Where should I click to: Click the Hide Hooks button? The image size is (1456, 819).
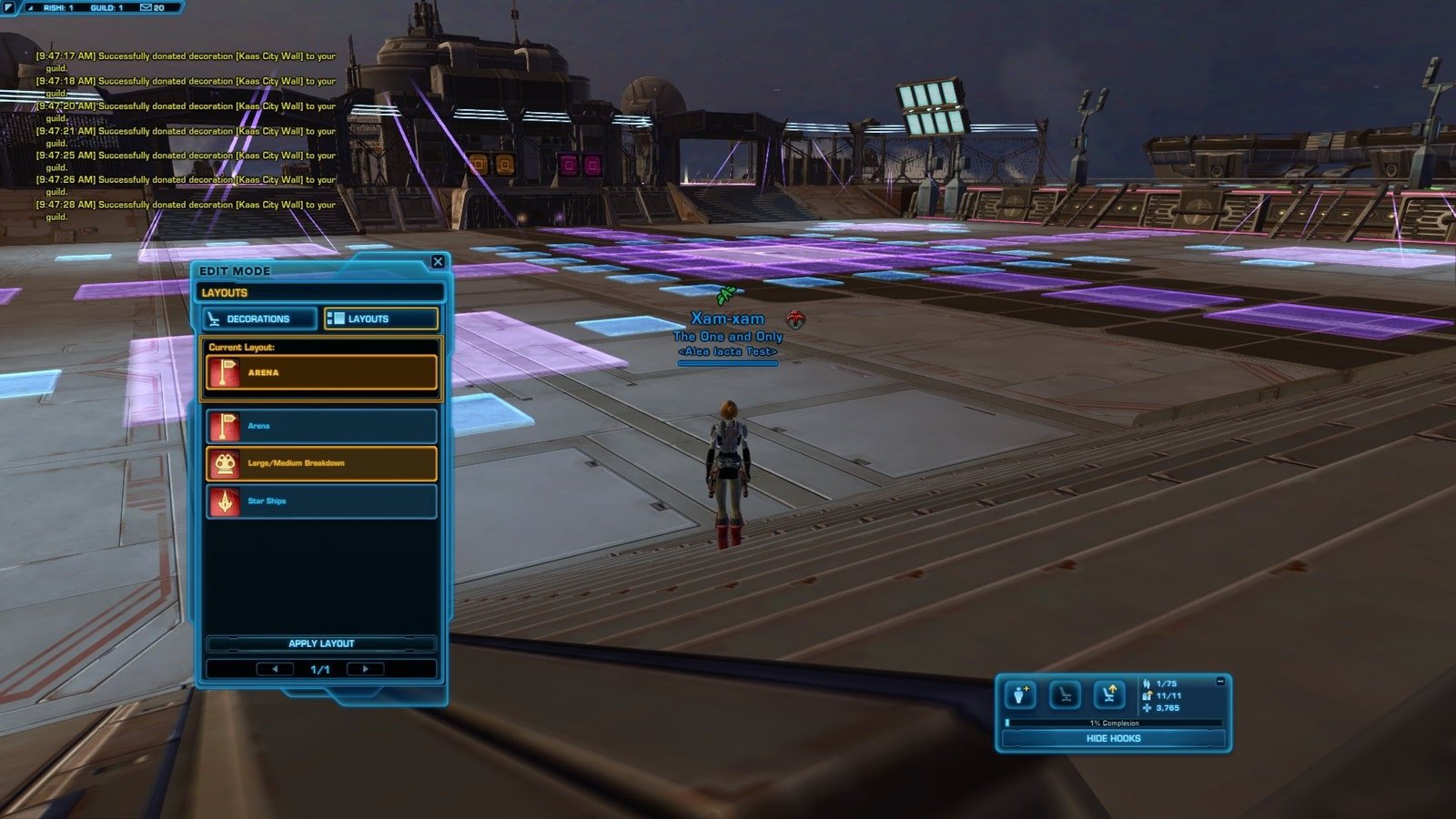1113,738
